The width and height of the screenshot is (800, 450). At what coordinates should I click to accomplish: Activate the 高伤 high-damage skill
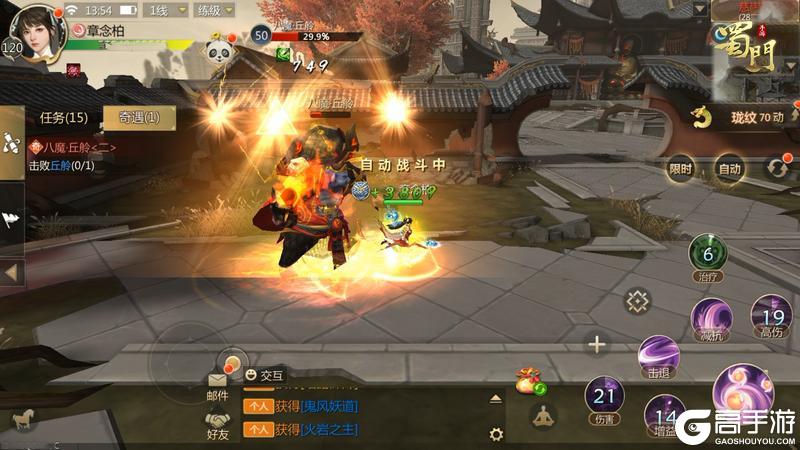click(771, 315)
